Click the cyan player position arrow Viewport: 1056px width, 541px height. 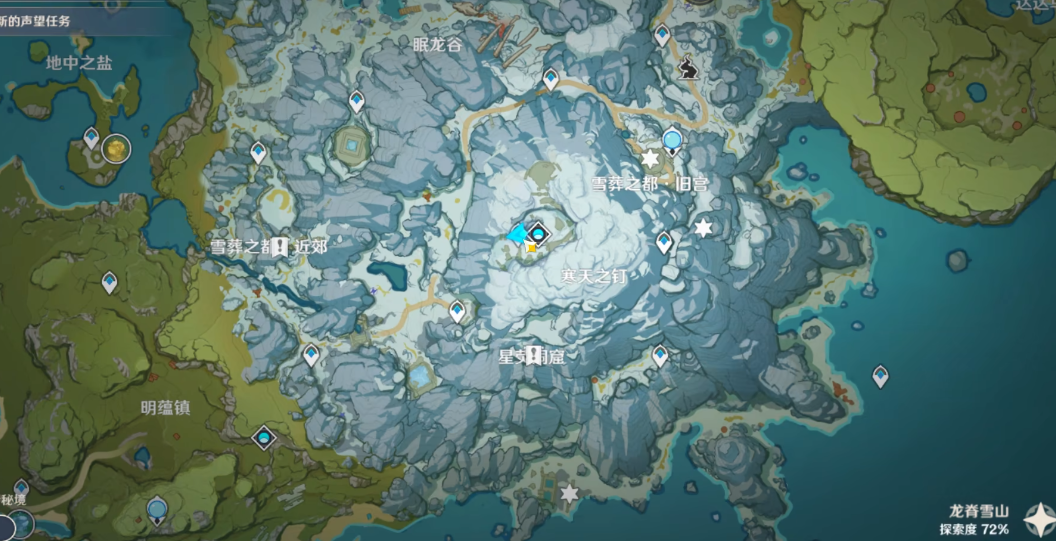[517, 235]
